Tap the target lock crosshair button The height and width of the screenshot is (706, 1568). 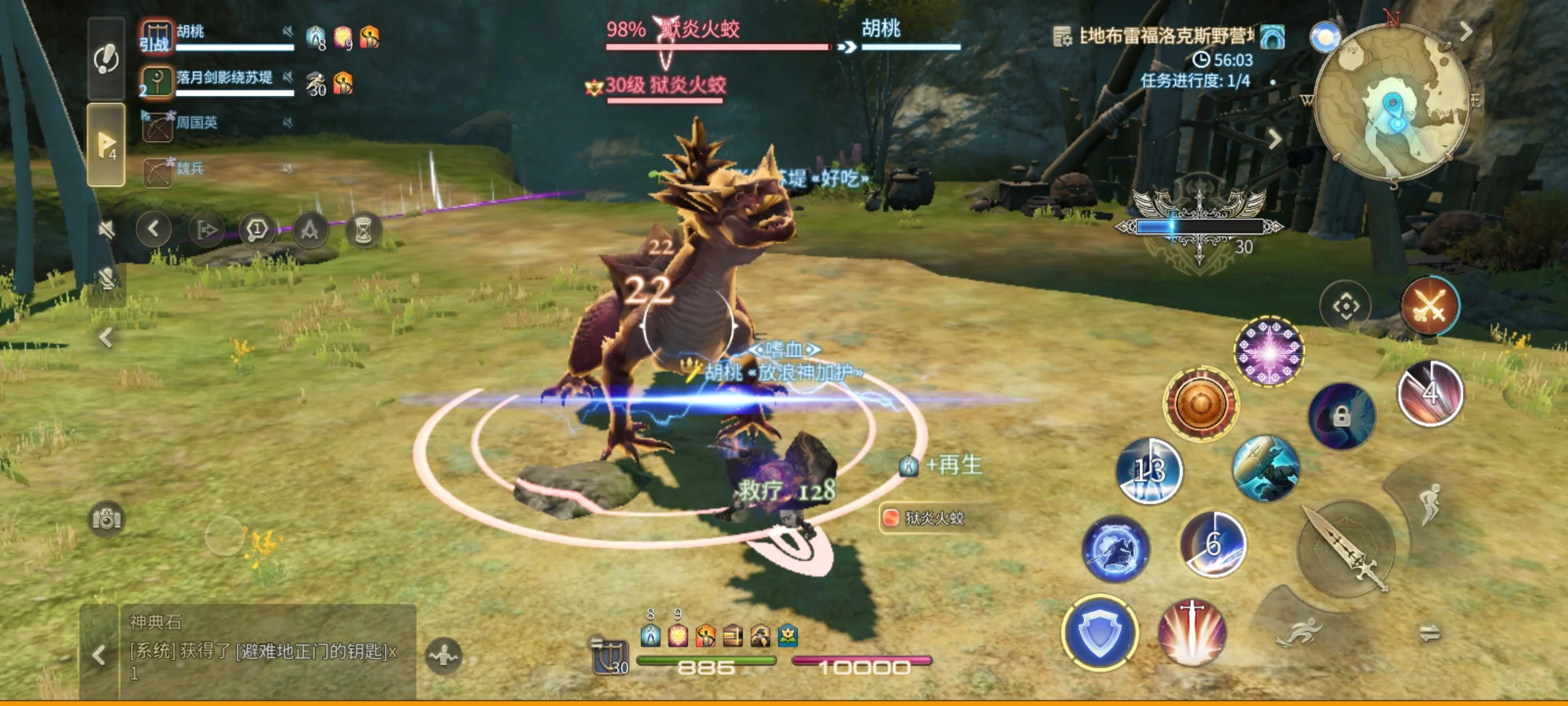point(1345,305)
